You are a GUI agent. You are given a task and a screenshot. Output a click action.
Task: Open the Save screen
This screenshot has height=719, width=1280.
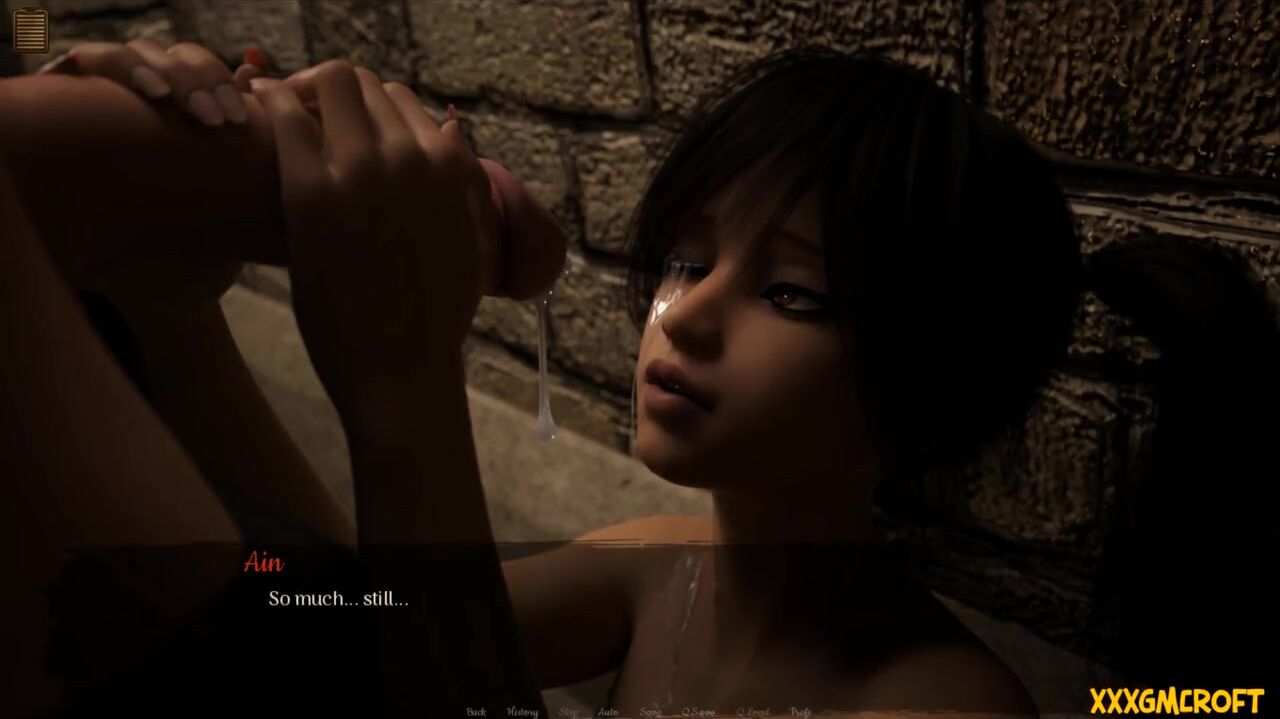click(x=650, y=712)
